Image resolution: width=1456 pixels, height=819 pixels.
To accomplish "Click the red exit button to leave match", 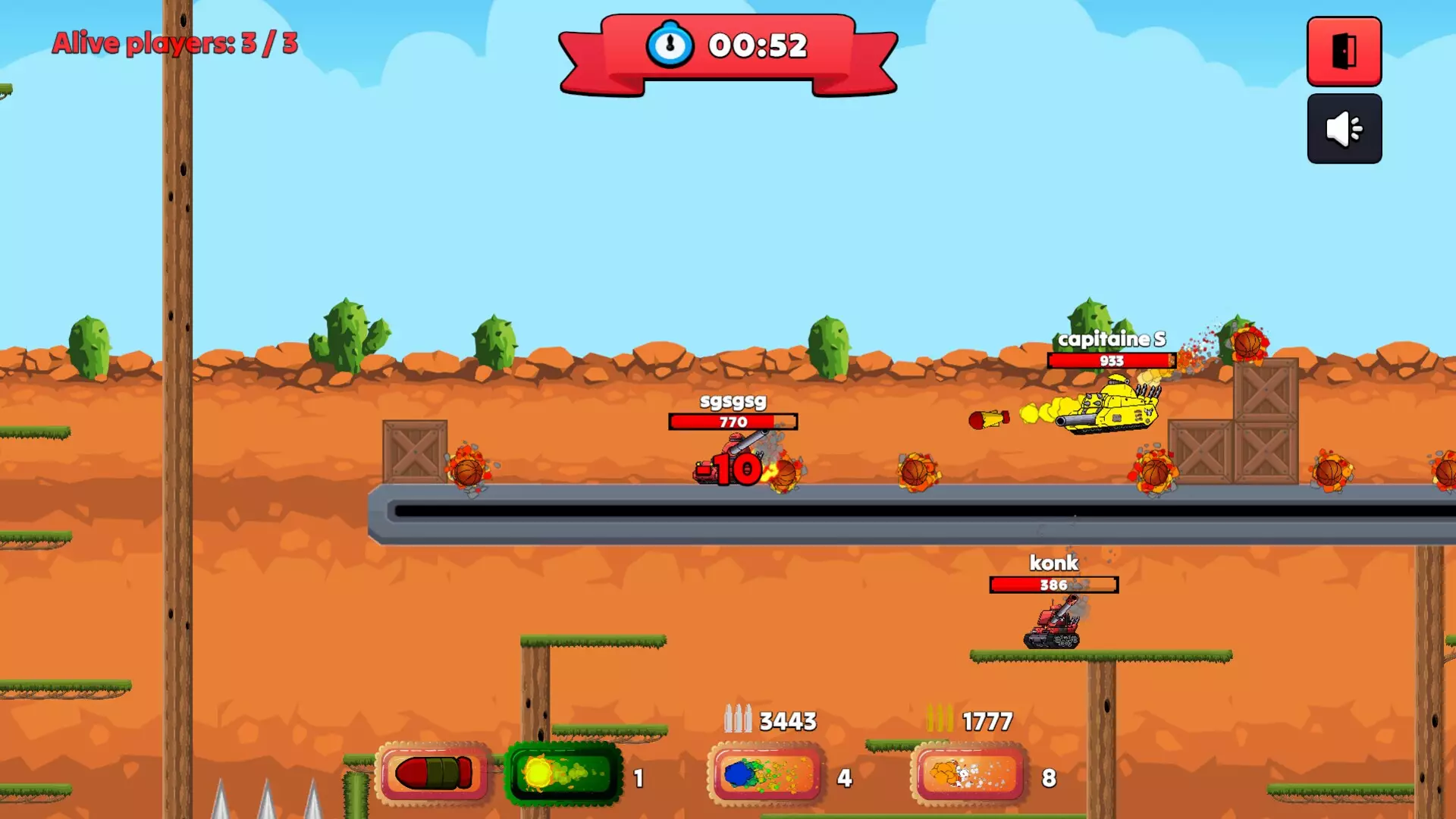I will [1344, 52].
